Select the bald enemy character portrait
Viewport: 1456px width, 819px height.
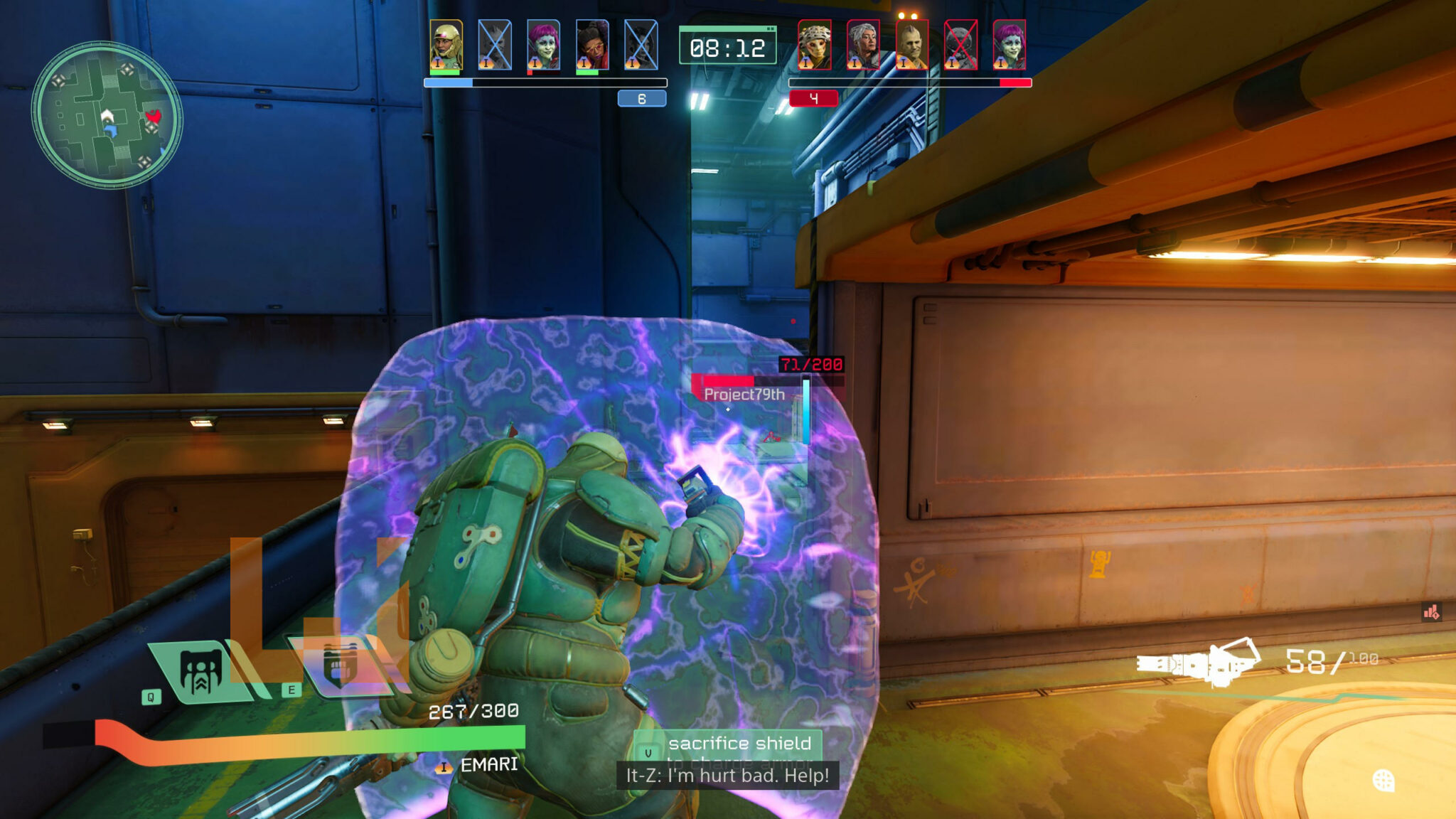coord(911,44)
